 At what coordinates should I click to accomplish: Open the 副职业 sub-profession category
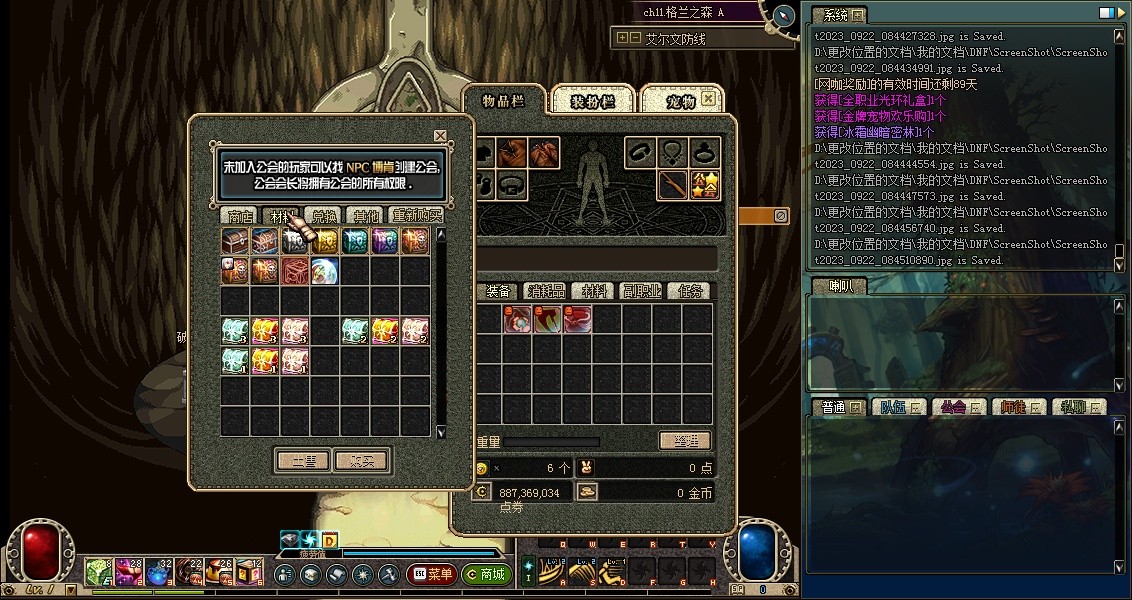pyautogui.click(x=641, y=291)
